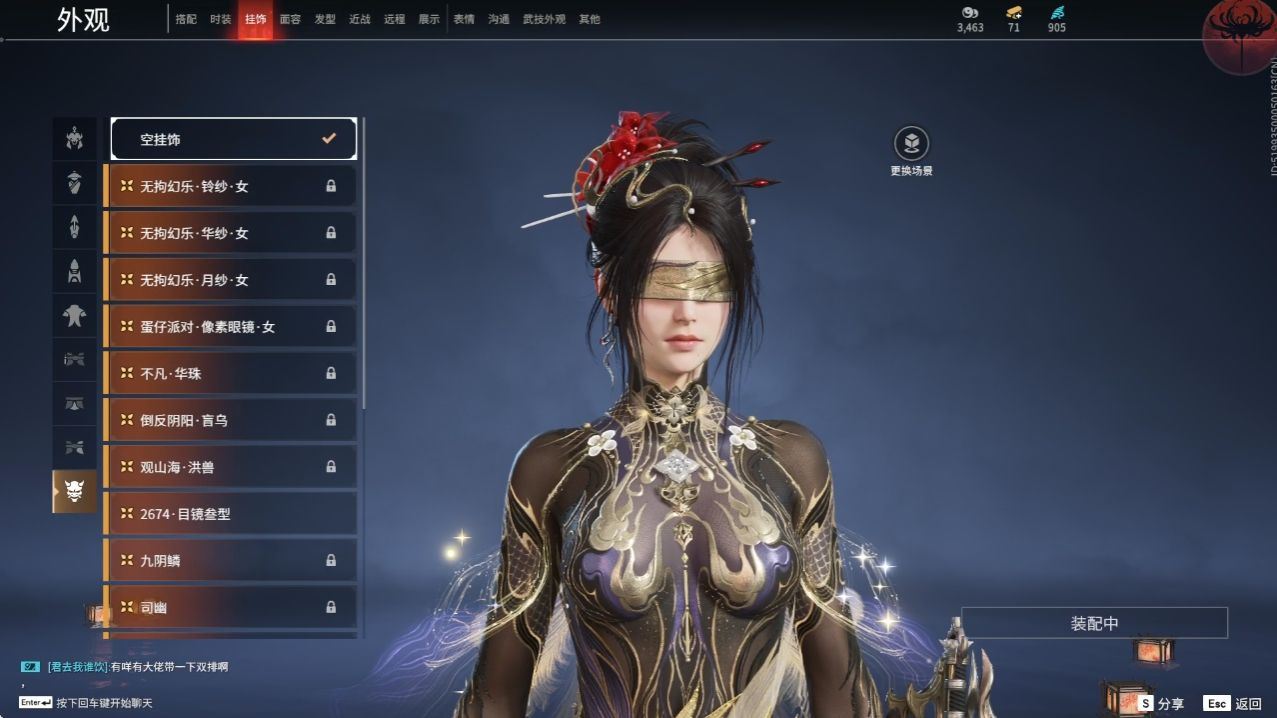Open the straw hat figure category
Viewport: 1277px width, 718px height.
coord(75,183)
